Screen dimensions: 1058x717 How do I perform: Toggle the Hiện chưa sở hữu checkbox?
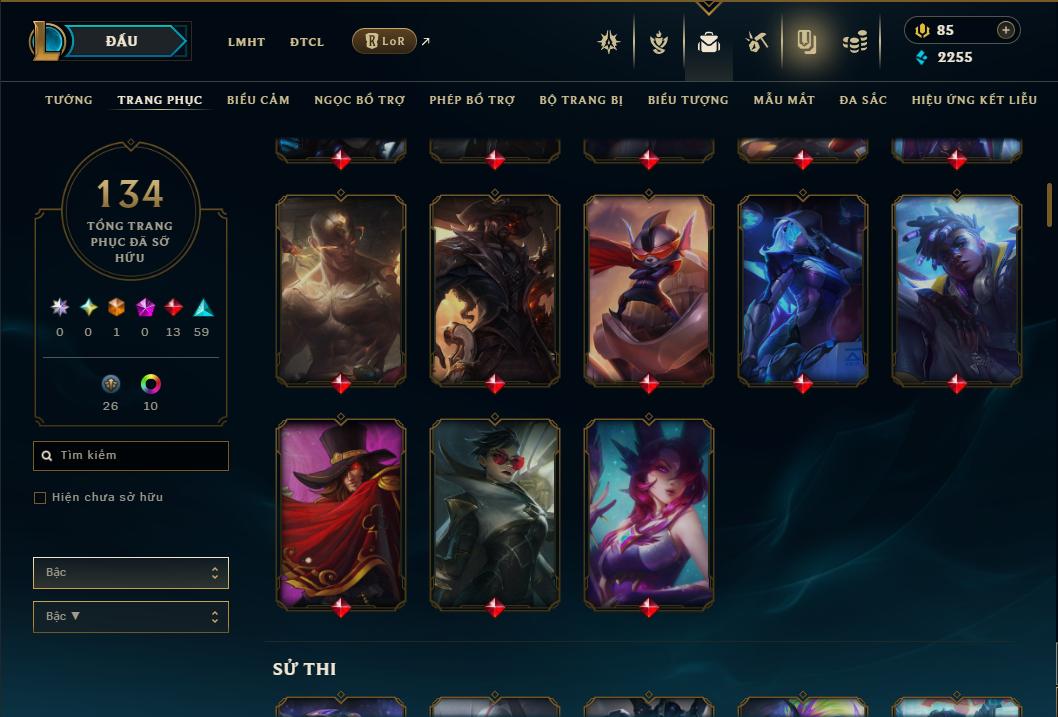click(40, 498)
